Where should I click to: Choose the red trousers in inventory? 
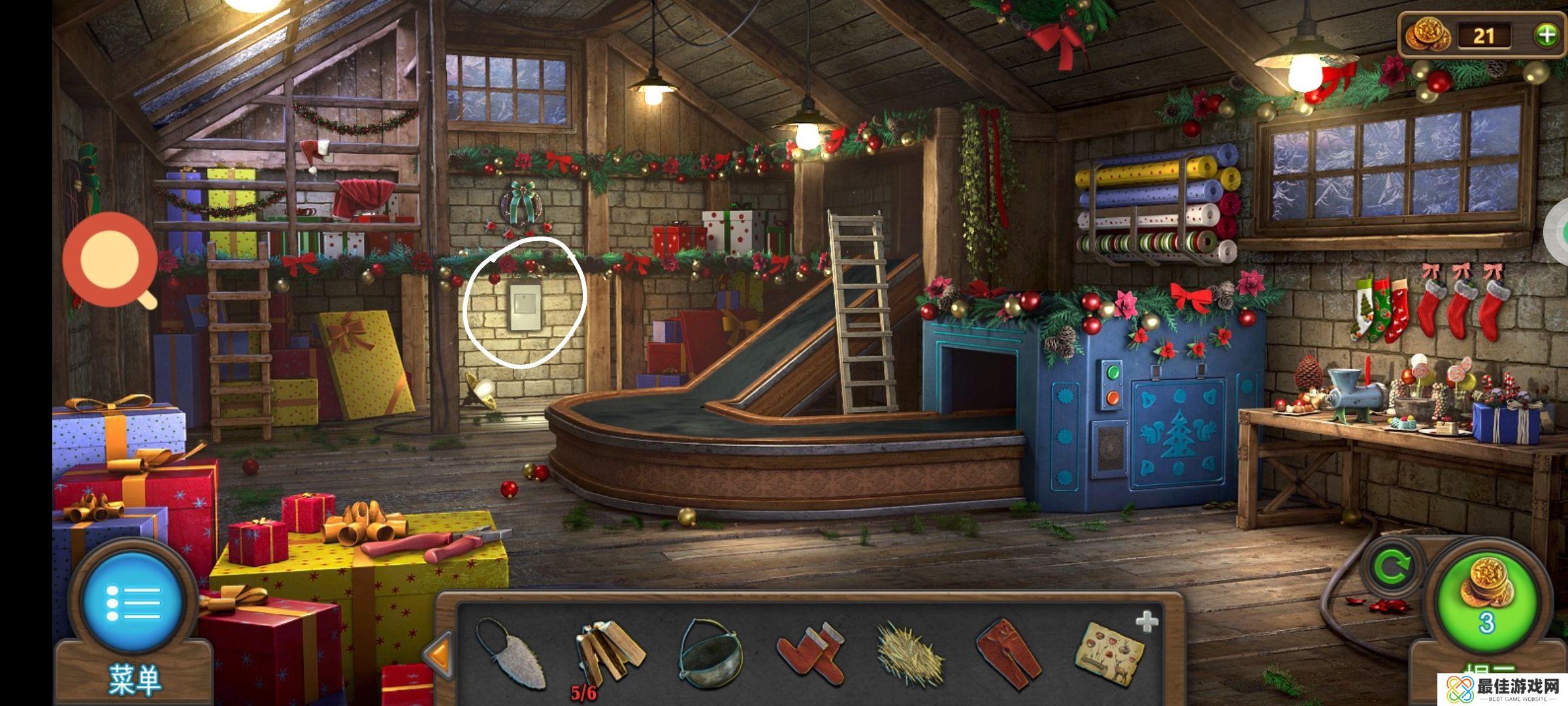(x=1009, y=654)
